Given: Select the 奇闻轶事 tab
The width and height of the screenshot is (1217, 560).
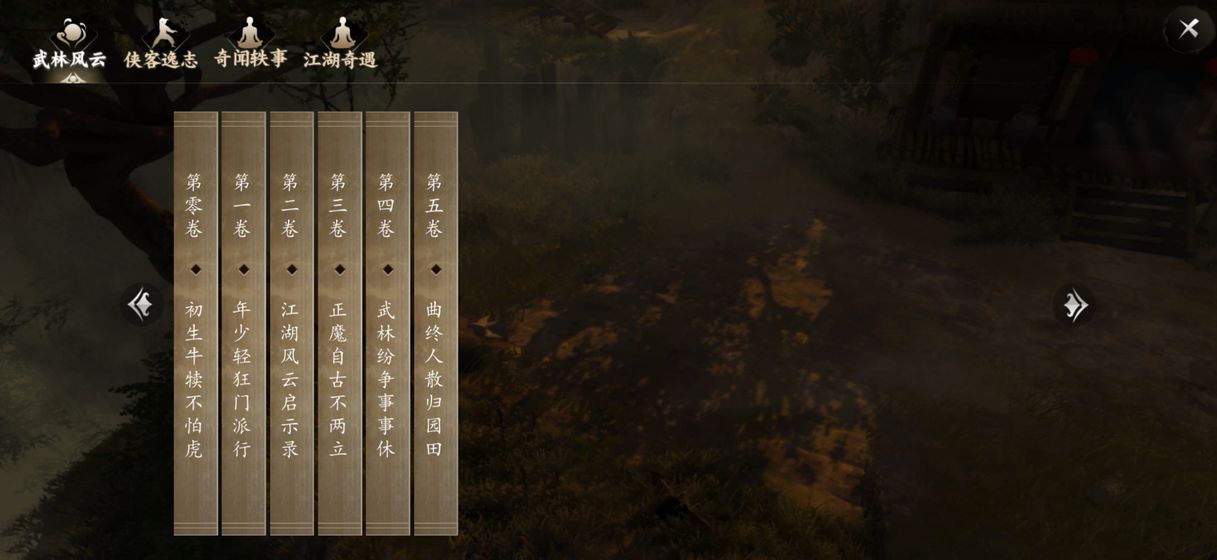Looking at the screenshot, I should tap(250, 45).
